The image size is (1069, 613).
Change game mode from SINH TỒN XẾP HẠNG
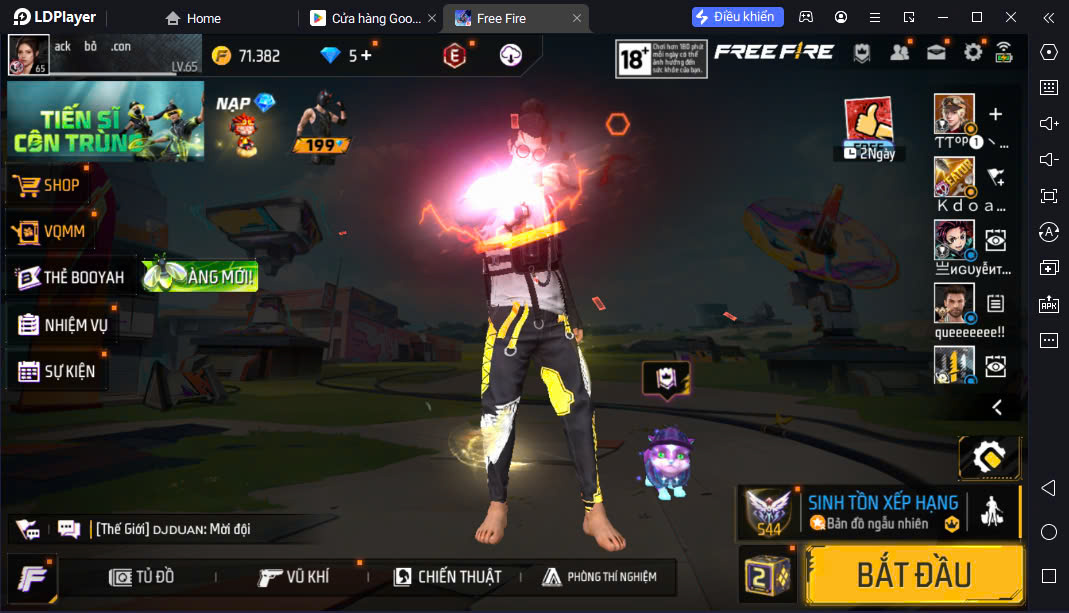click(880, 512)
